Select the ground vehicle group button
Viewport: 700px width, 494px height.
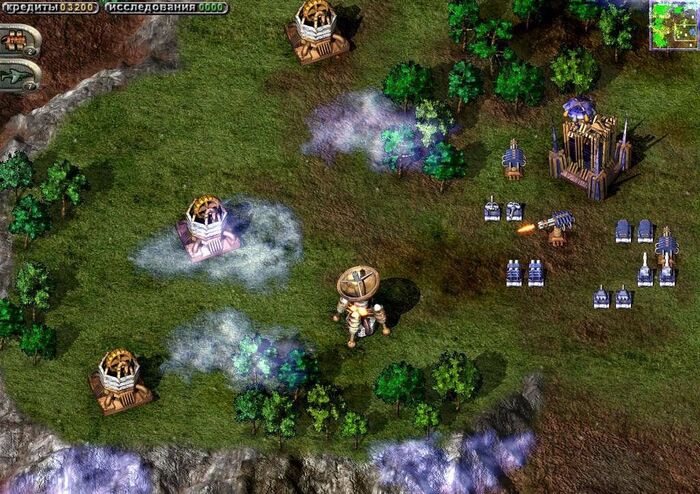coord(18,40)
